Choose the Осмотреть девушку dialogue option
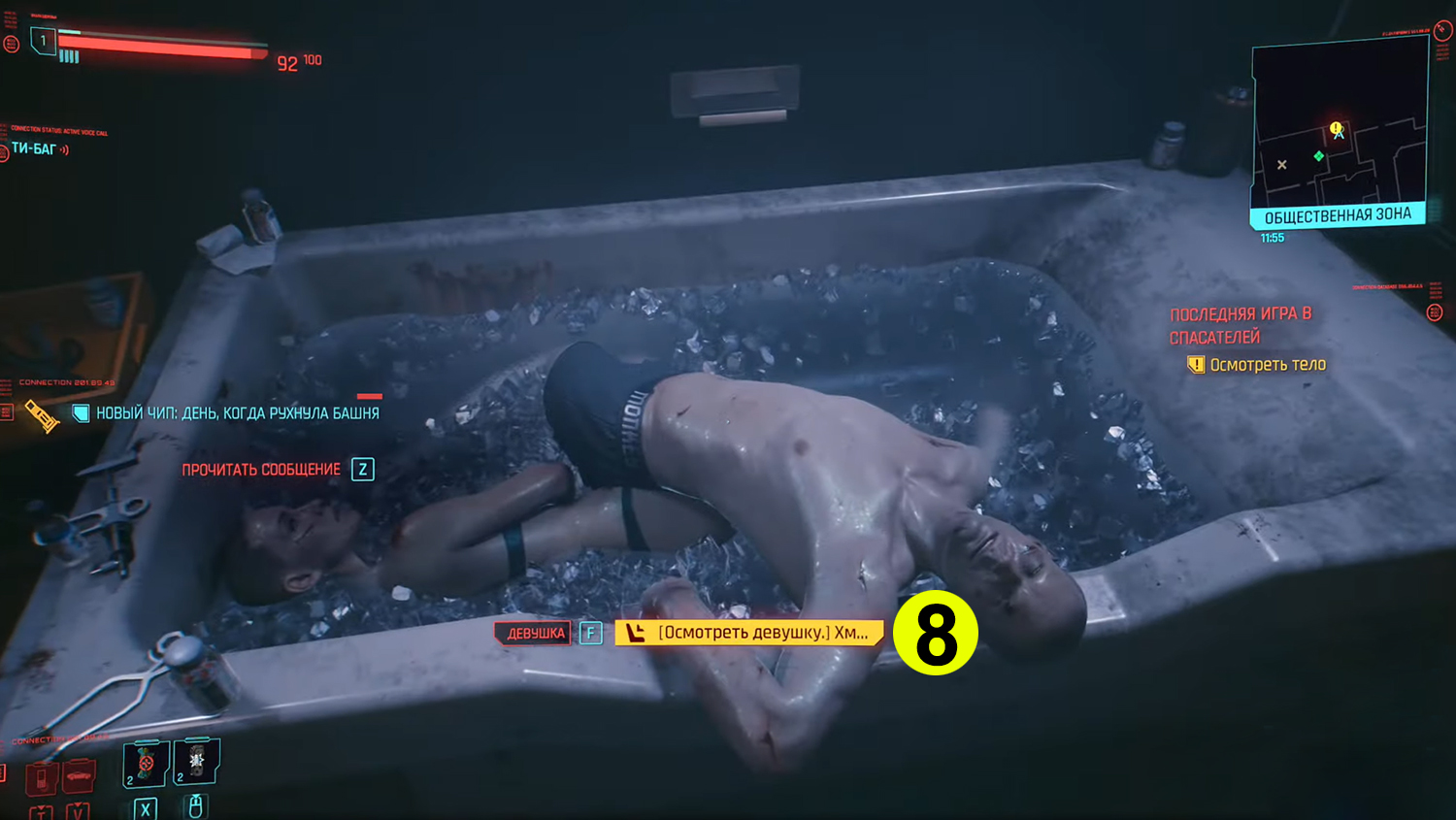The image size is (1456, 820). (x=752, y=633)
